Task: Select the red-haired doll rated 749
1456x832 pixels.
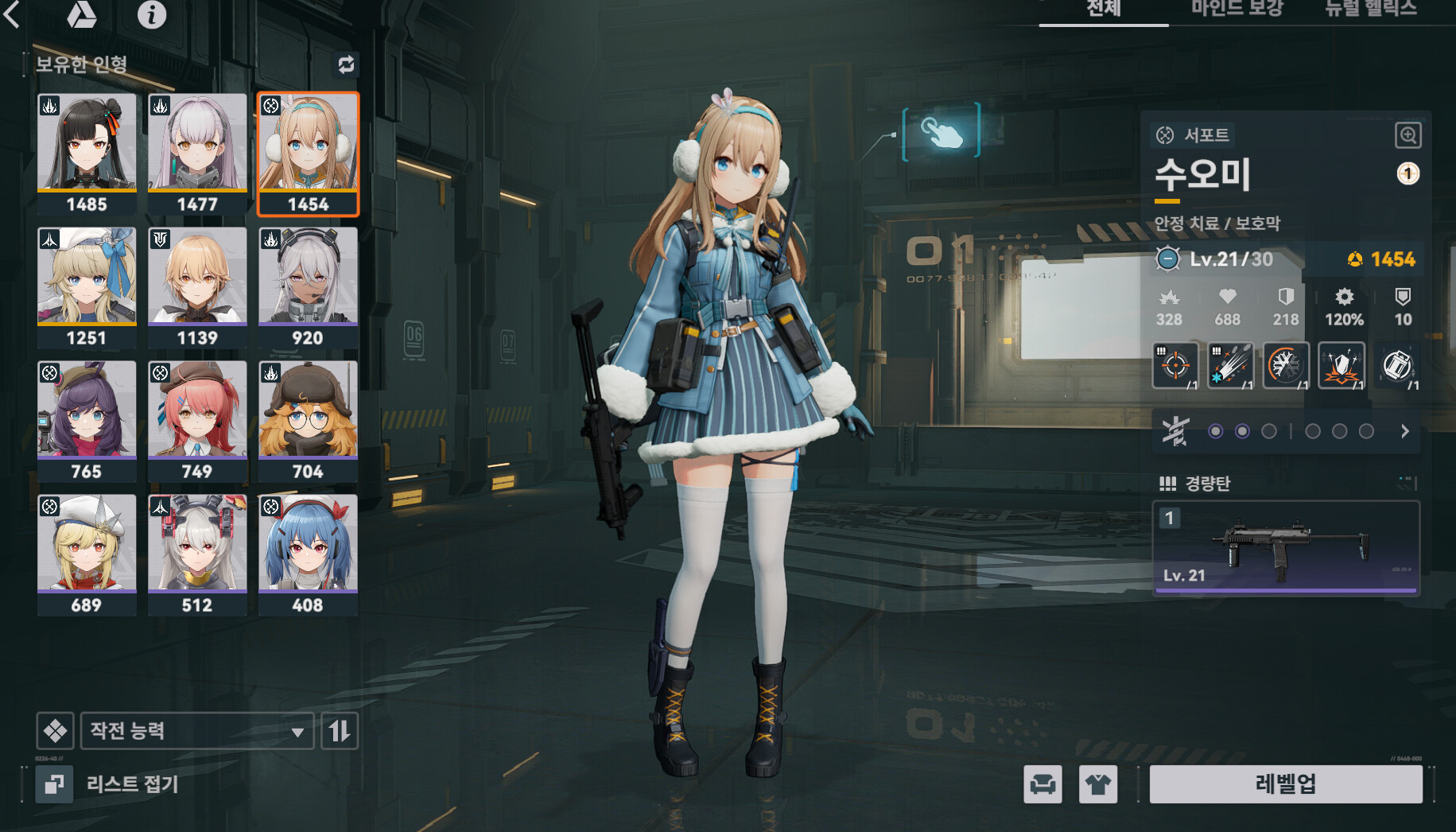Action: pyautogui.click(x=197, y=421)
